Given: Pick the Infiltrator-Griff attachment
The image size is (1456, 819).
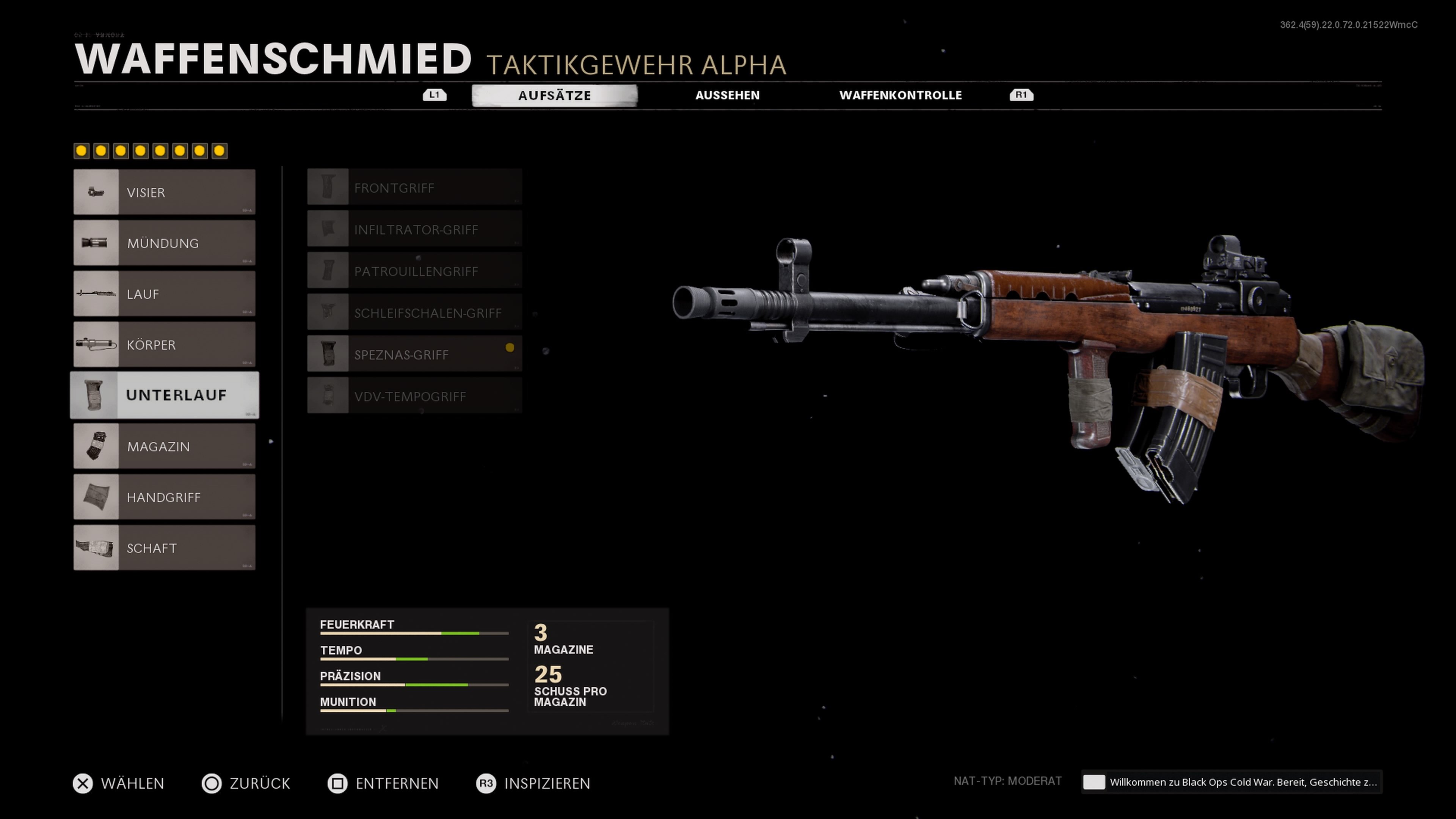Looking at the screenshot, I should (x=414, y=229).
